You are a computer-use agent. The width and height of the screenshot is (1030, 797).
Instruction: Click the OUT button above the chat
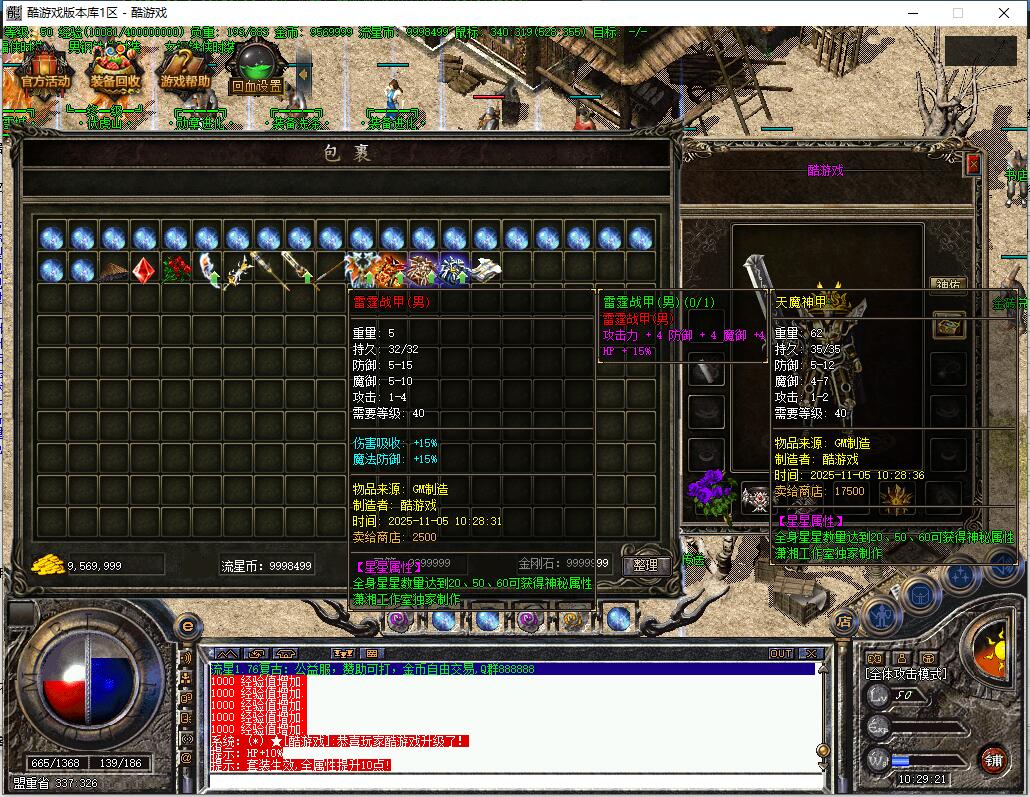pyautogui.click(x=781, y=654)
